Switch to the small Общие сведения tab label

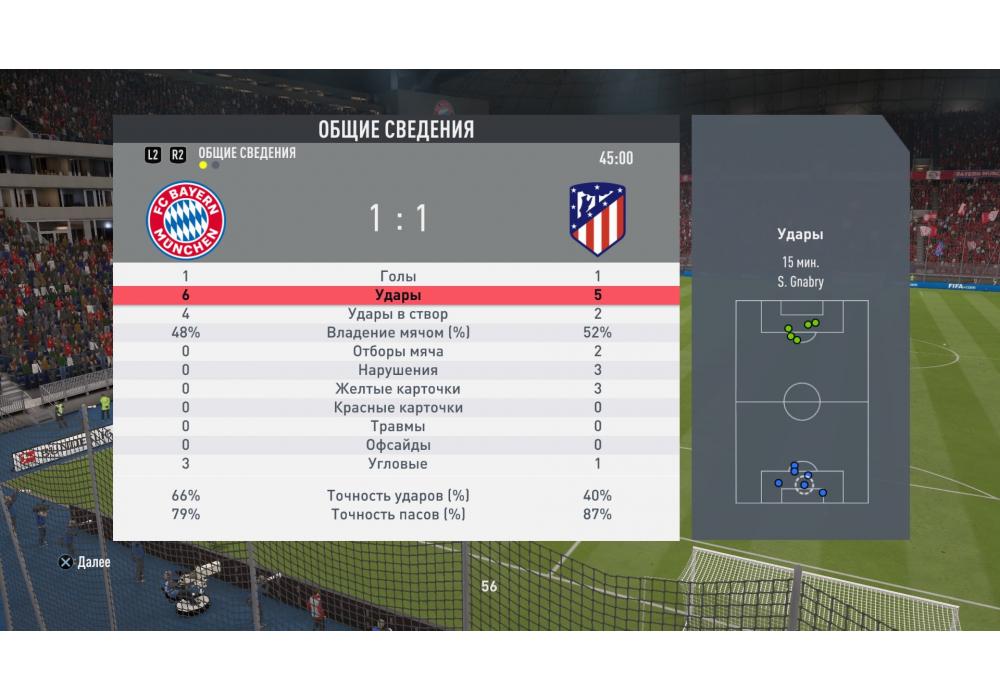[x=247, y=153]
